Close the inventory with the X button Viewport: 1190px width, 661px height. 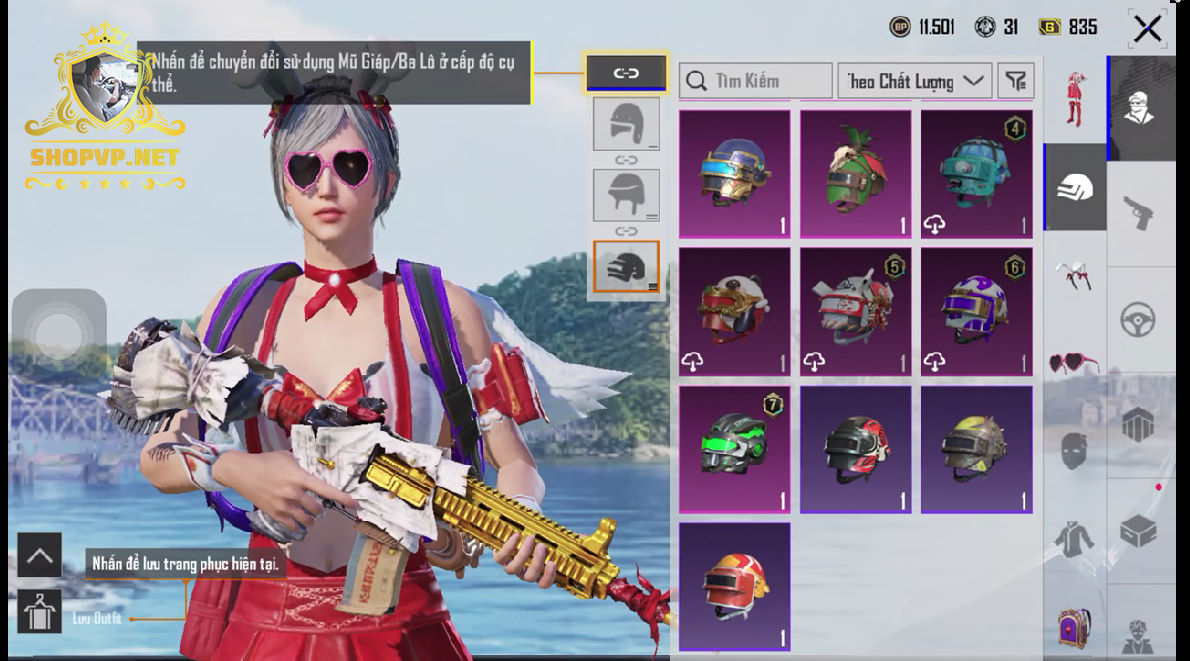pos(1147,29)
